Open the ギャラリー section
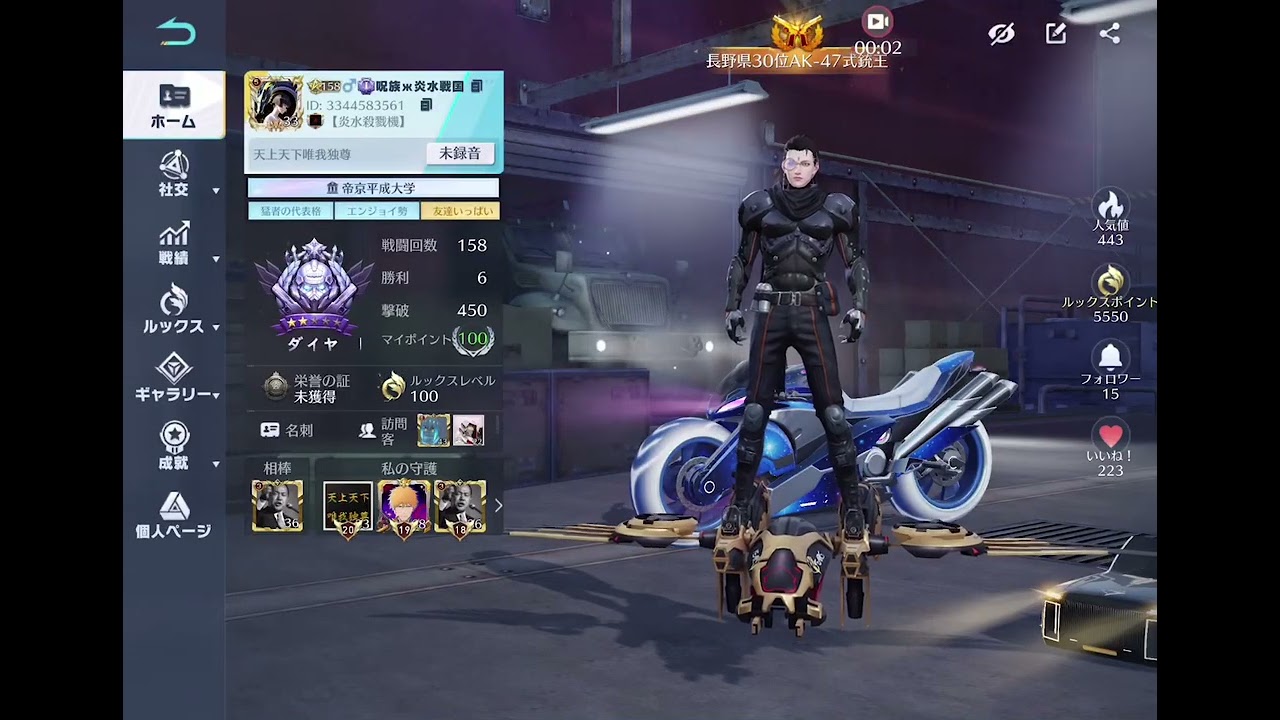The image size is (1280, 720). [x=174, y=377]
